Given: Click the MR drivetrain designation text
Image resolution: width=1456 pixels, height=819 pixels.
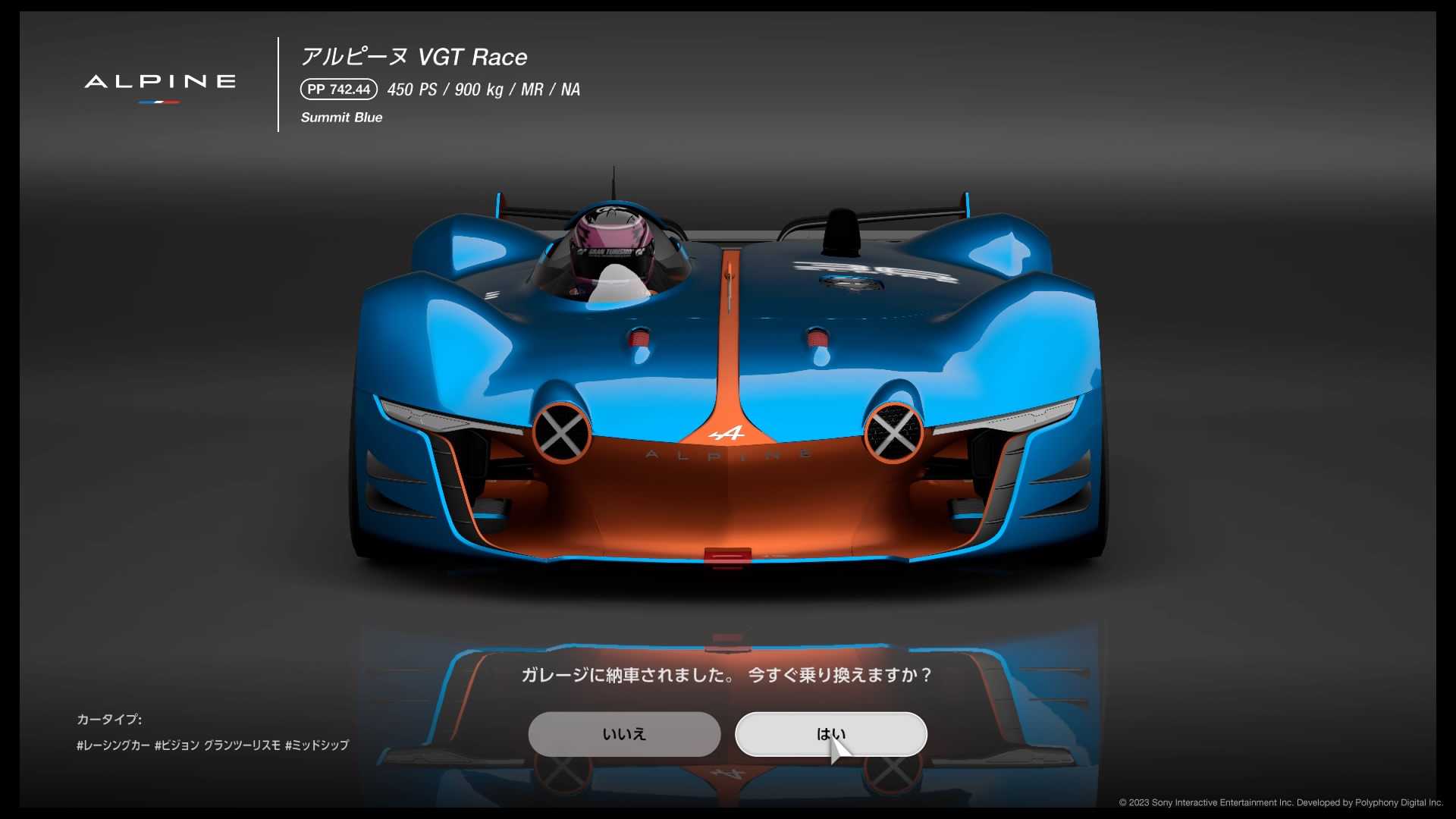Looking at the screenshot, I should (531, 89).
